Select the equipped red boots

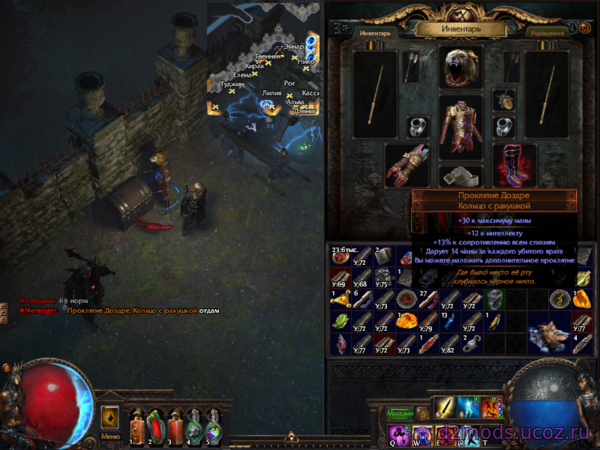point(514,163)
